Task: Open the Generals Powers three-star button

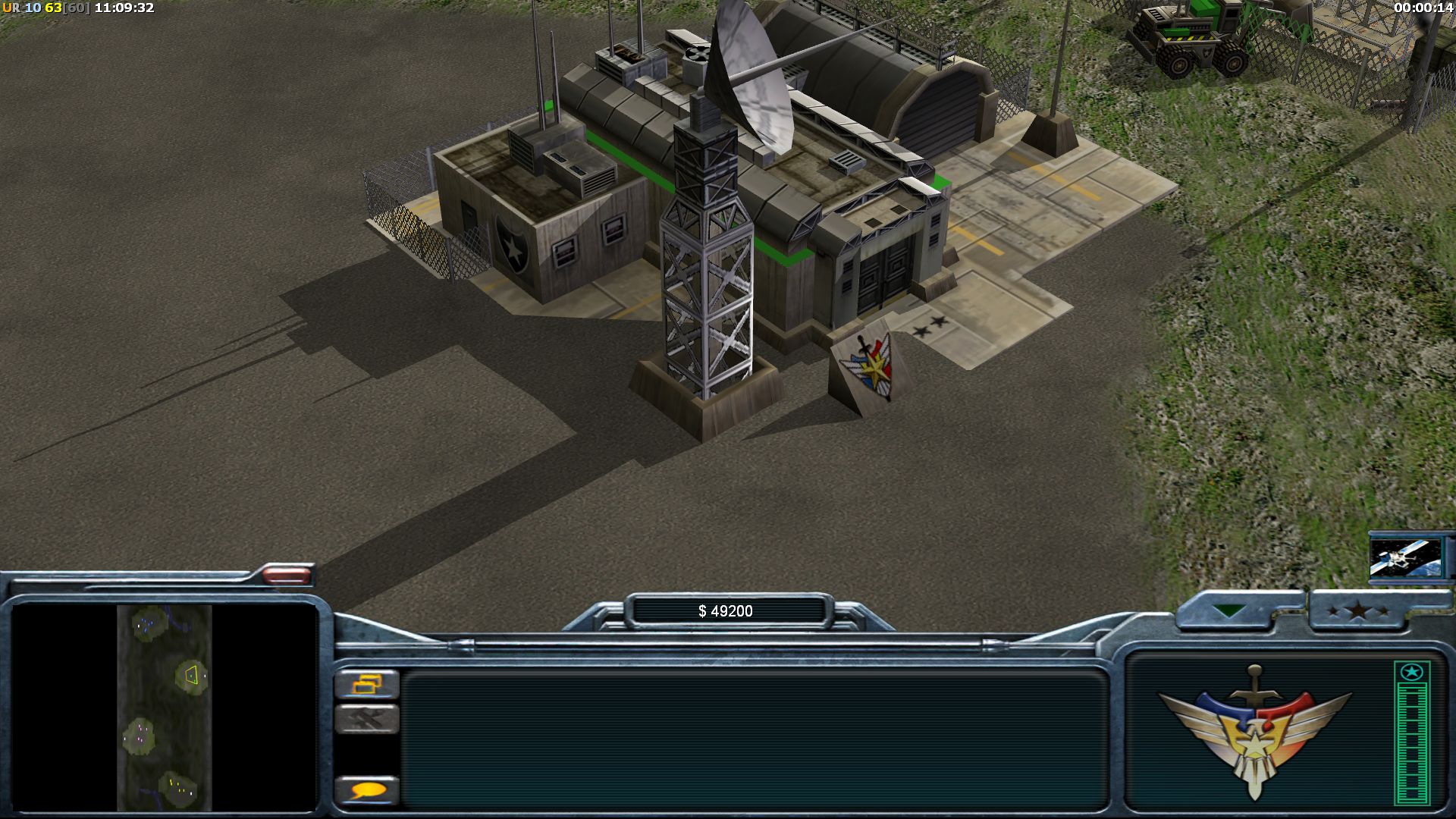Action: click(x=1357, y=610)
